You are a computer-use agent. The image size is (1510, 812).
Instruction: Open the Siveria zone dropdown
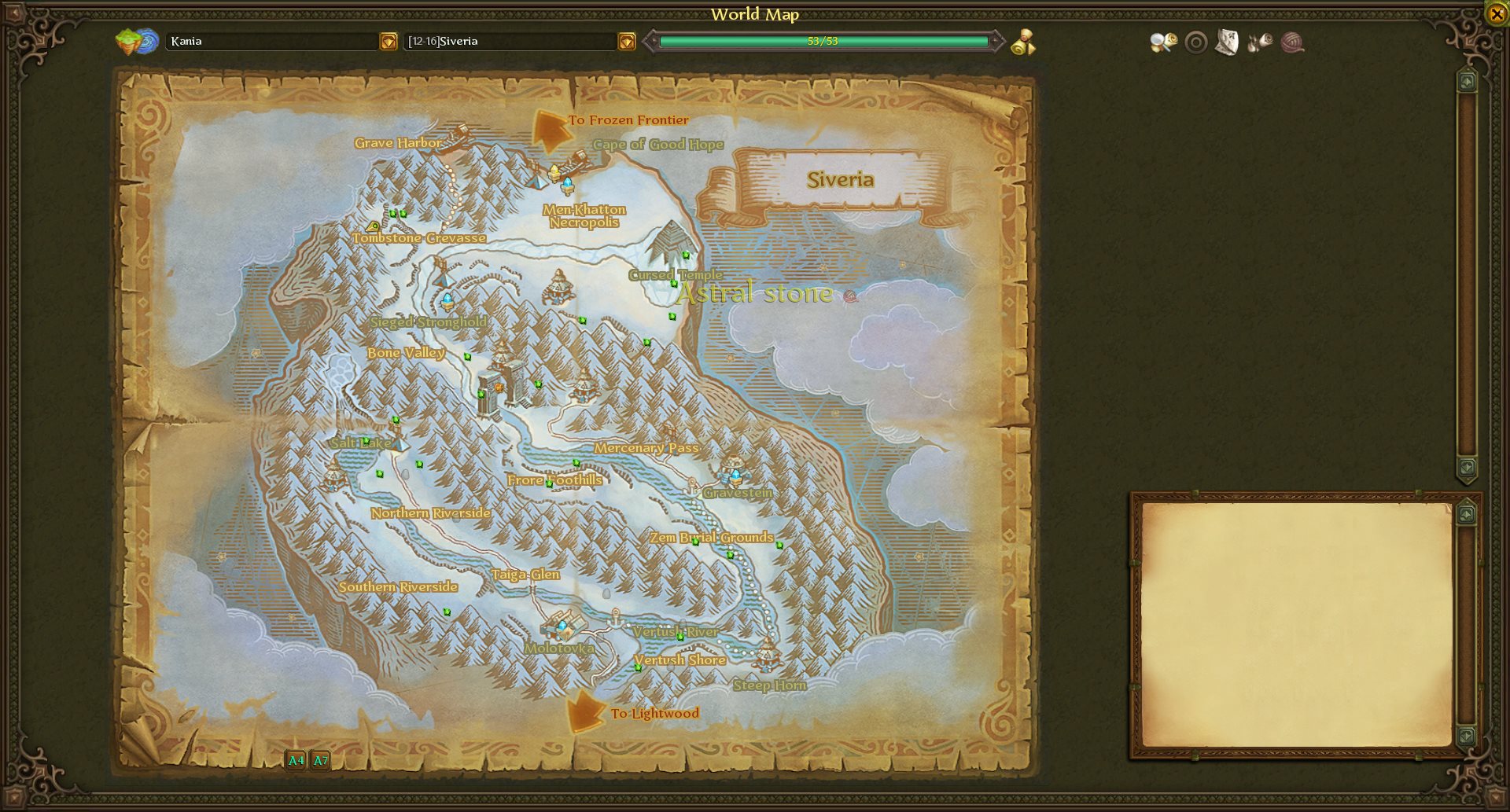coord(627,42)
